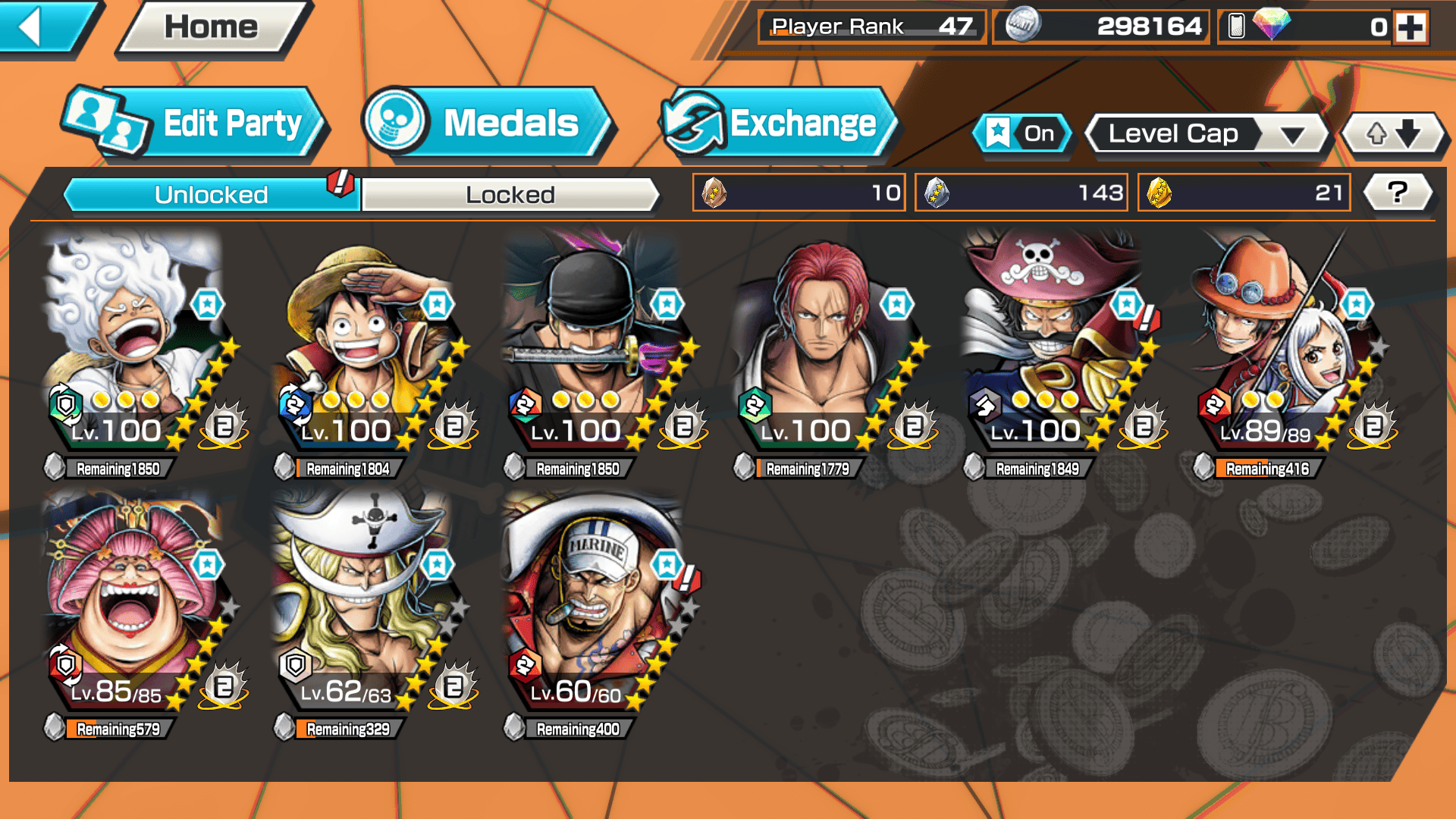Toggle the favorites filter On button
1456x819 pixels.
[1022, 134]
